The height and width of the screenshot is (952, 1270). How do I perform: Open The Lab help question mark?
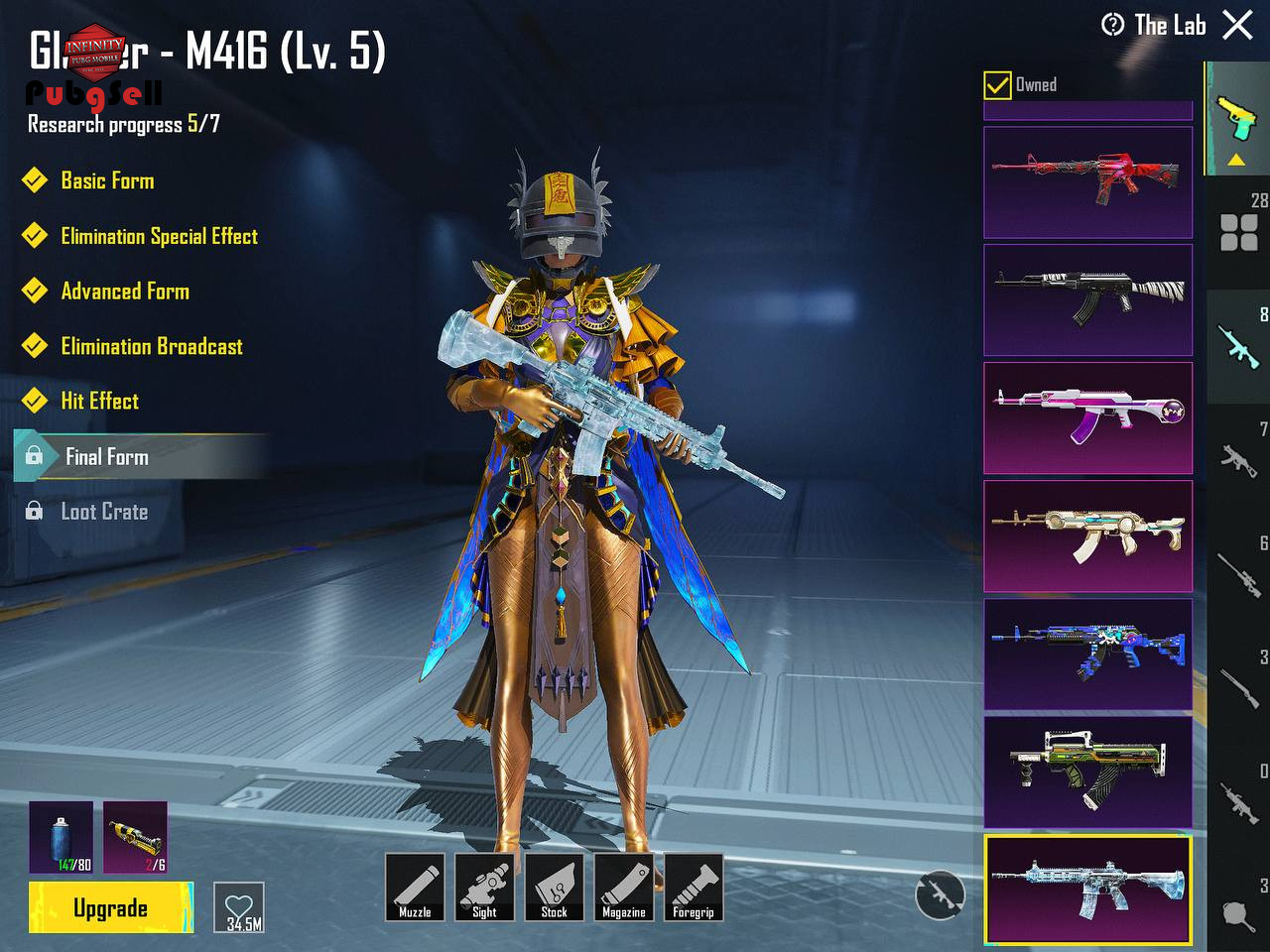click(x=1112, y=25)
